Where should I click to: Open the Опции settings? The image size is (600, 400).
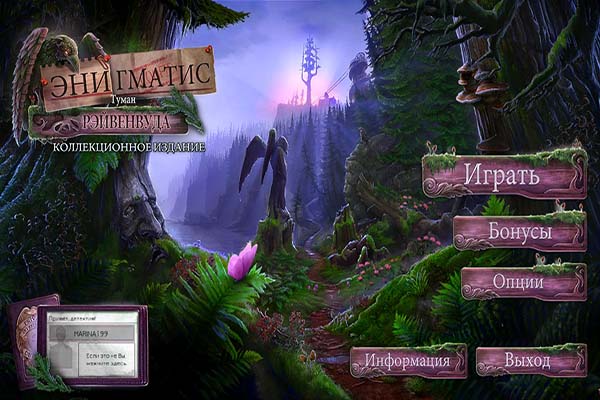(523, 283)
